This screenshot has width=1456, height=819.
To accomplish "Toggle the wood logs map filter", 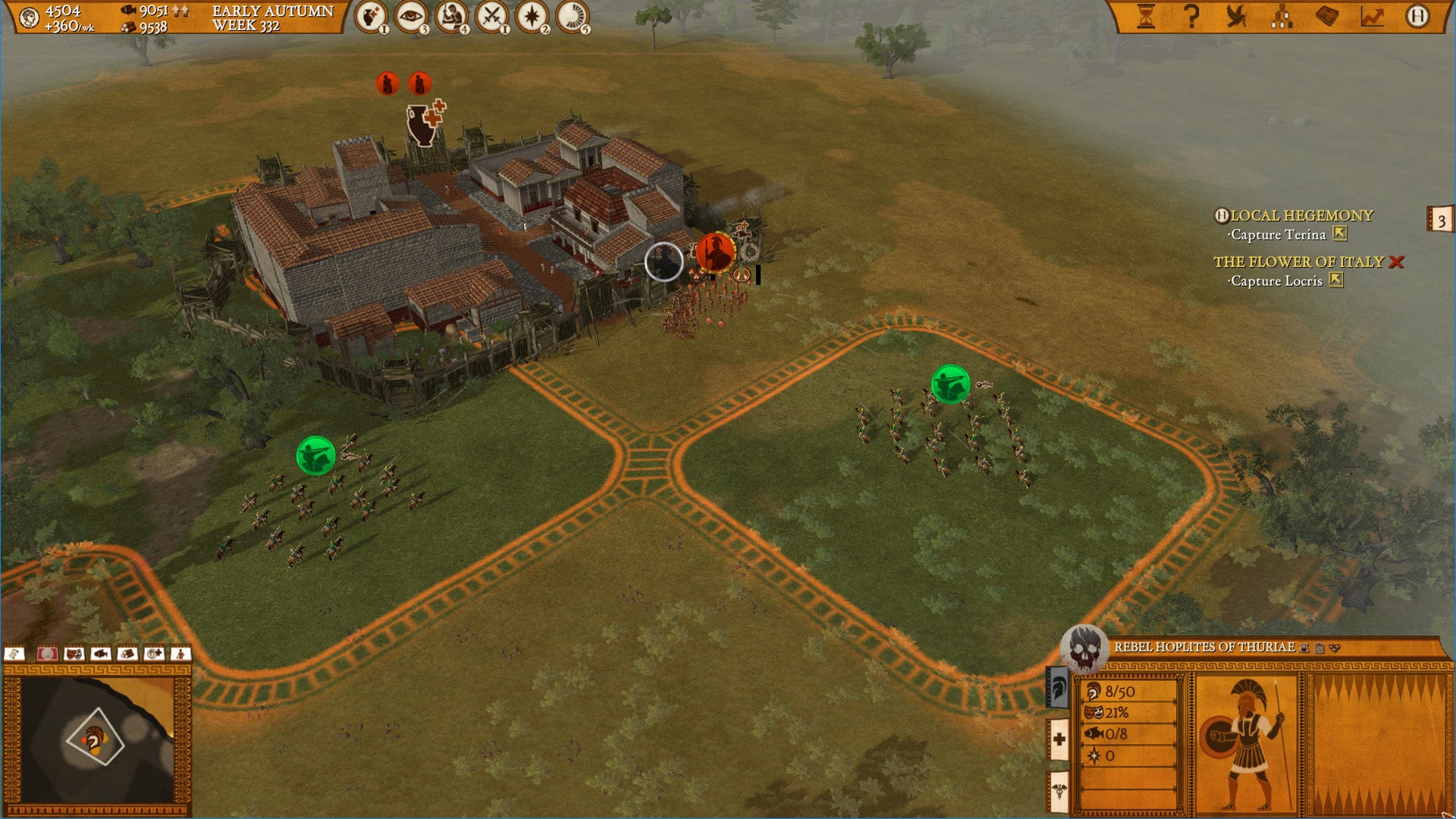I will pos(127,654).
